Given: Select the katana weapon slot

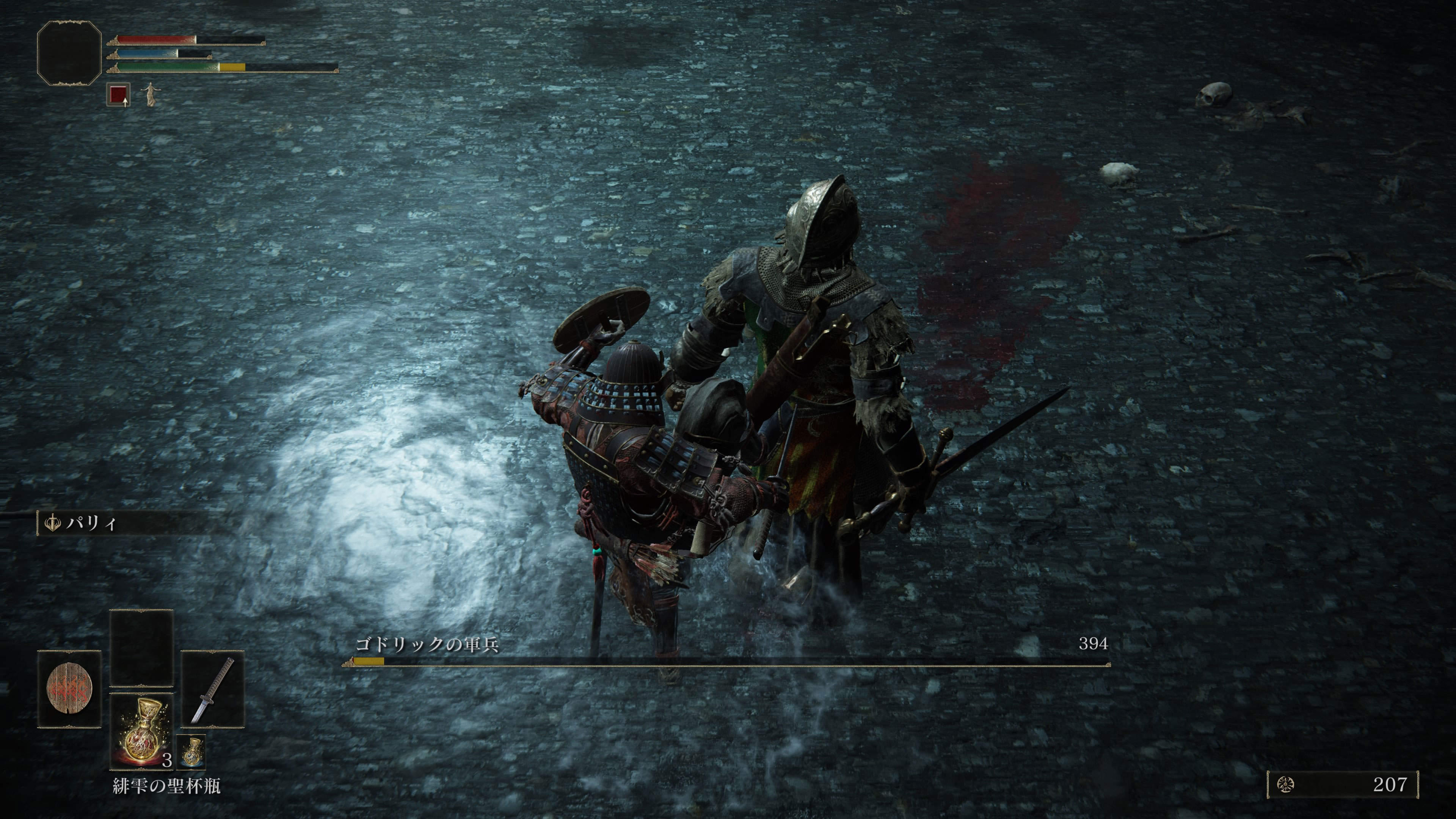Looking at the screenshot, I should point(212,689).
